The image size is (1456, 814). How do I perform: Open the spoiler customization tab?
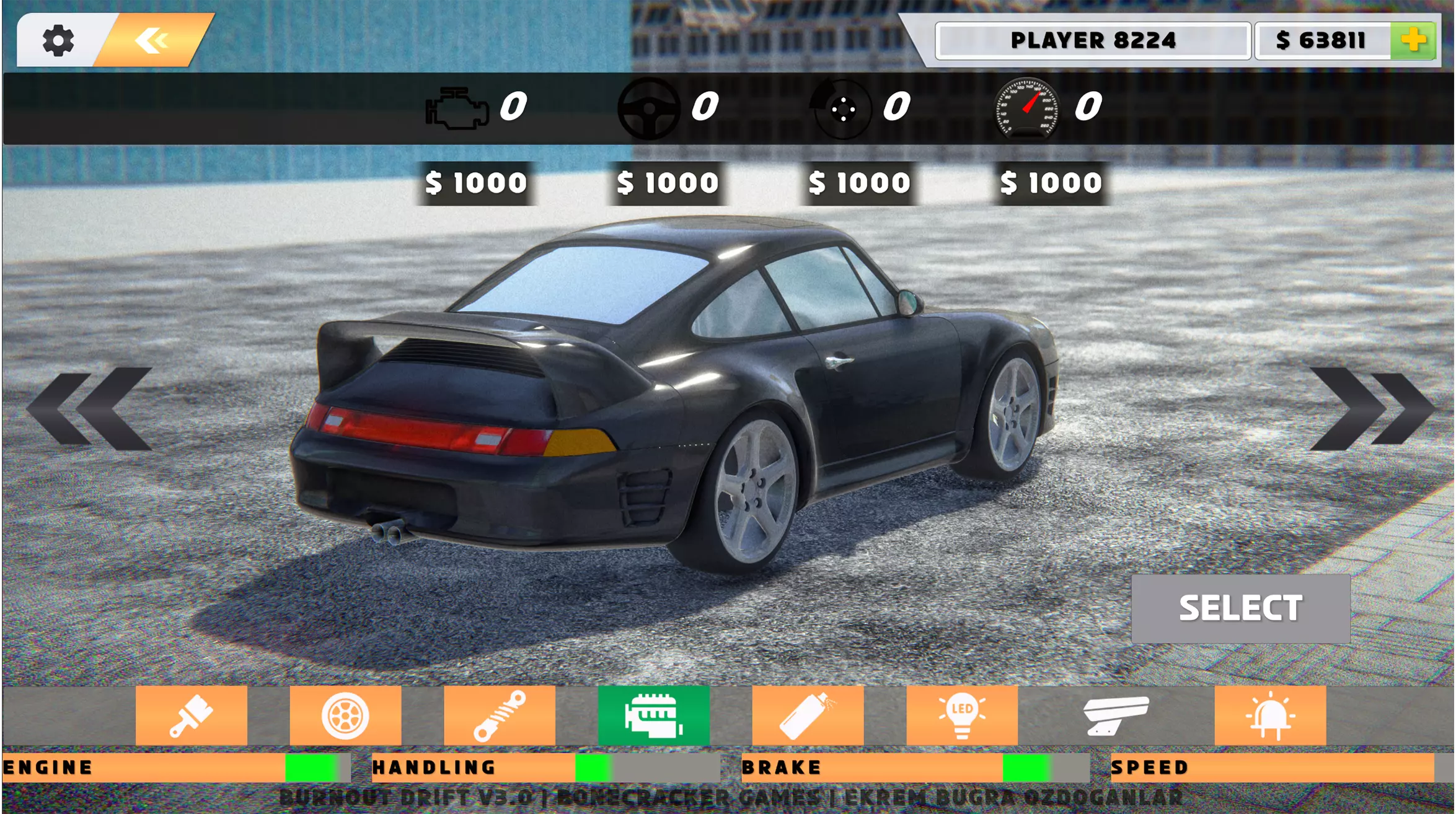coord(1116,716)
